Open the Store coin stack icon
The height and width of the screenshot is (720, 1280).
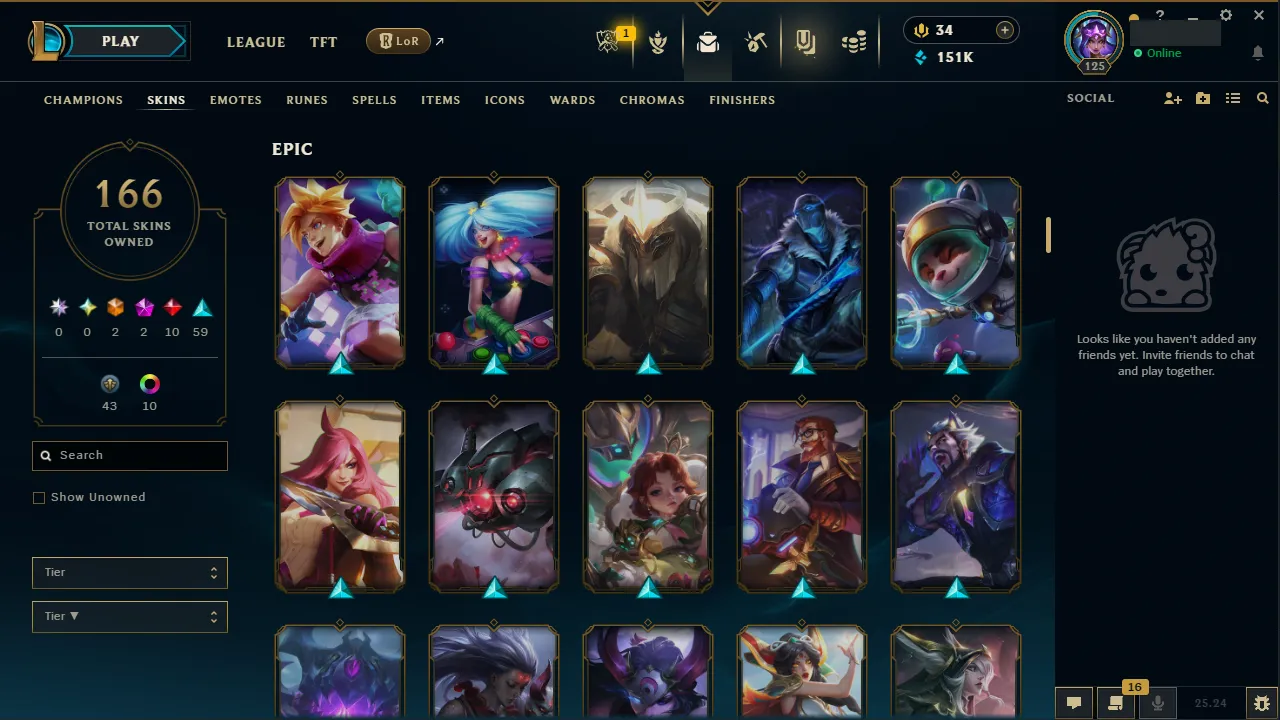click(x=853, y=41)
